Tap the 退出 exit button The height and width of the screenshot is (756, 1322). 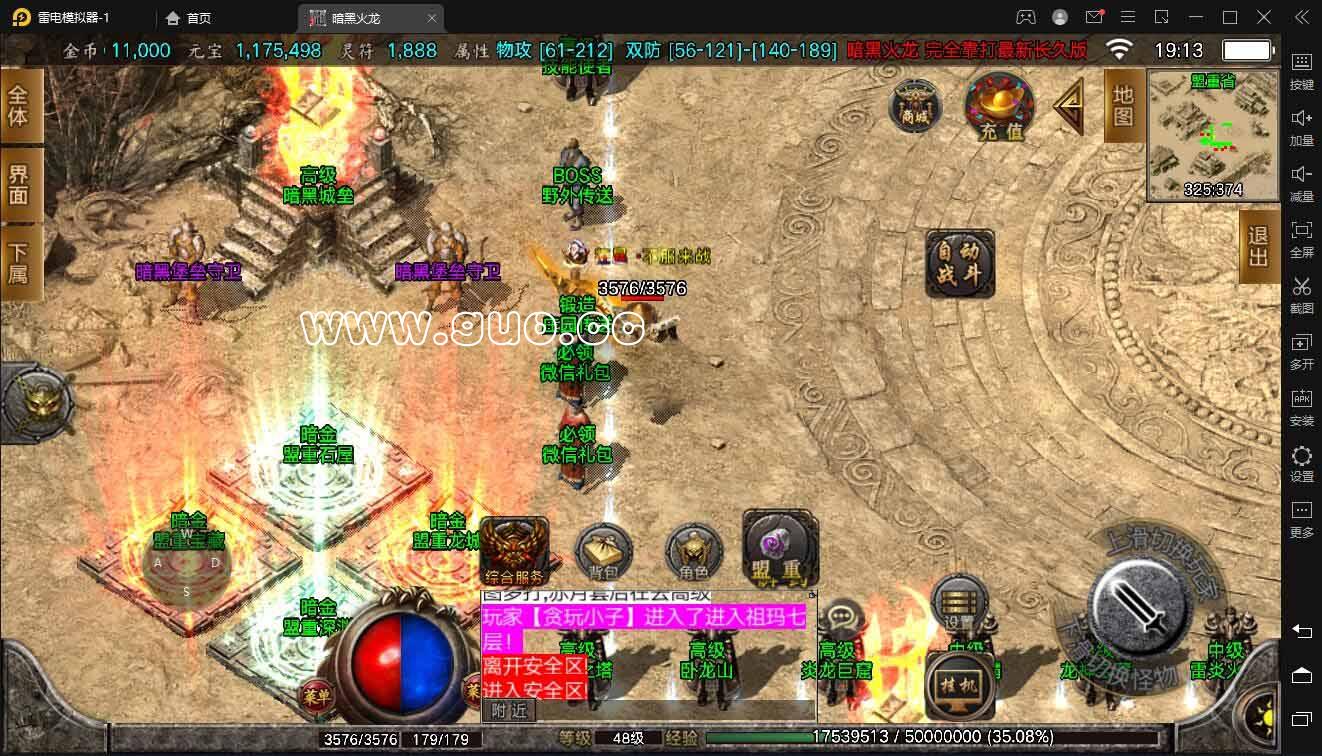click(x=1258, y=246)
